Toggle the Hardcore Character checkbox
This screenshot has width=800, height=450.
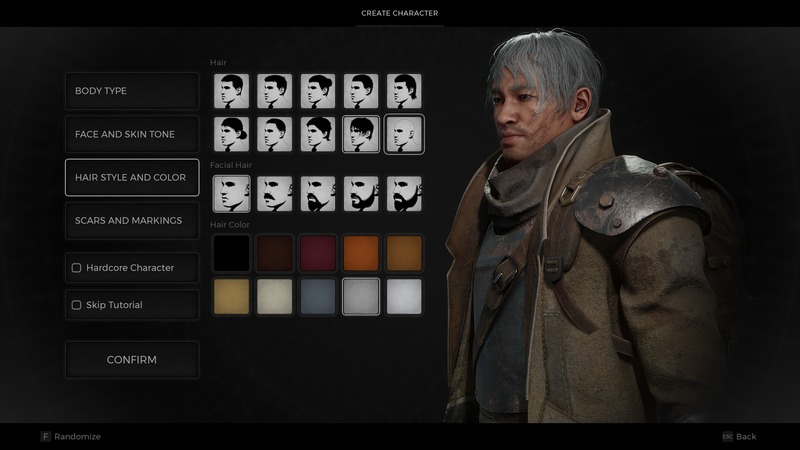[x=77, y=268]
